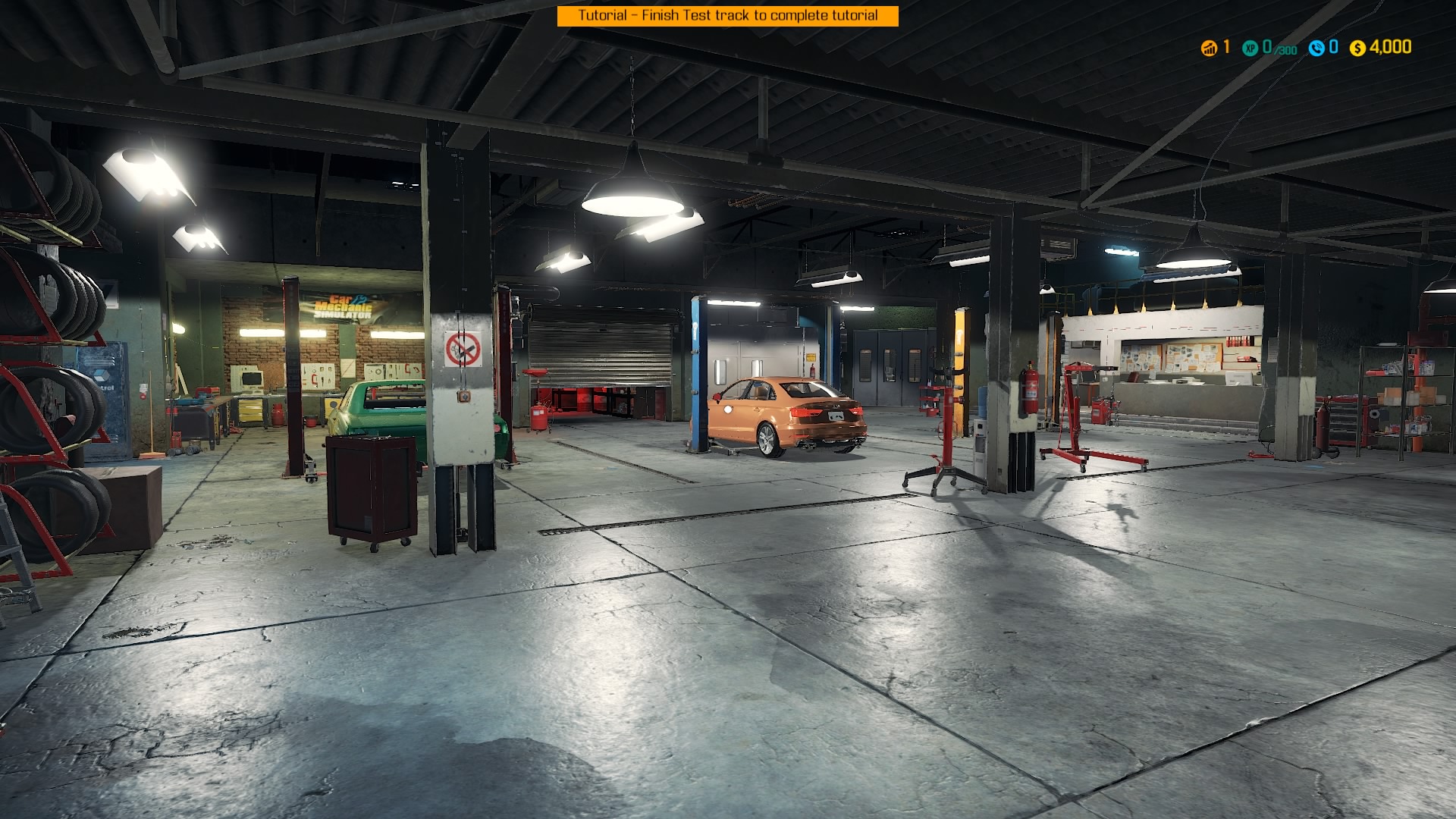Click the Tutorial Finish Test track banner
The height and width of the screenshot is (819, 1456).
pos(727,16)
